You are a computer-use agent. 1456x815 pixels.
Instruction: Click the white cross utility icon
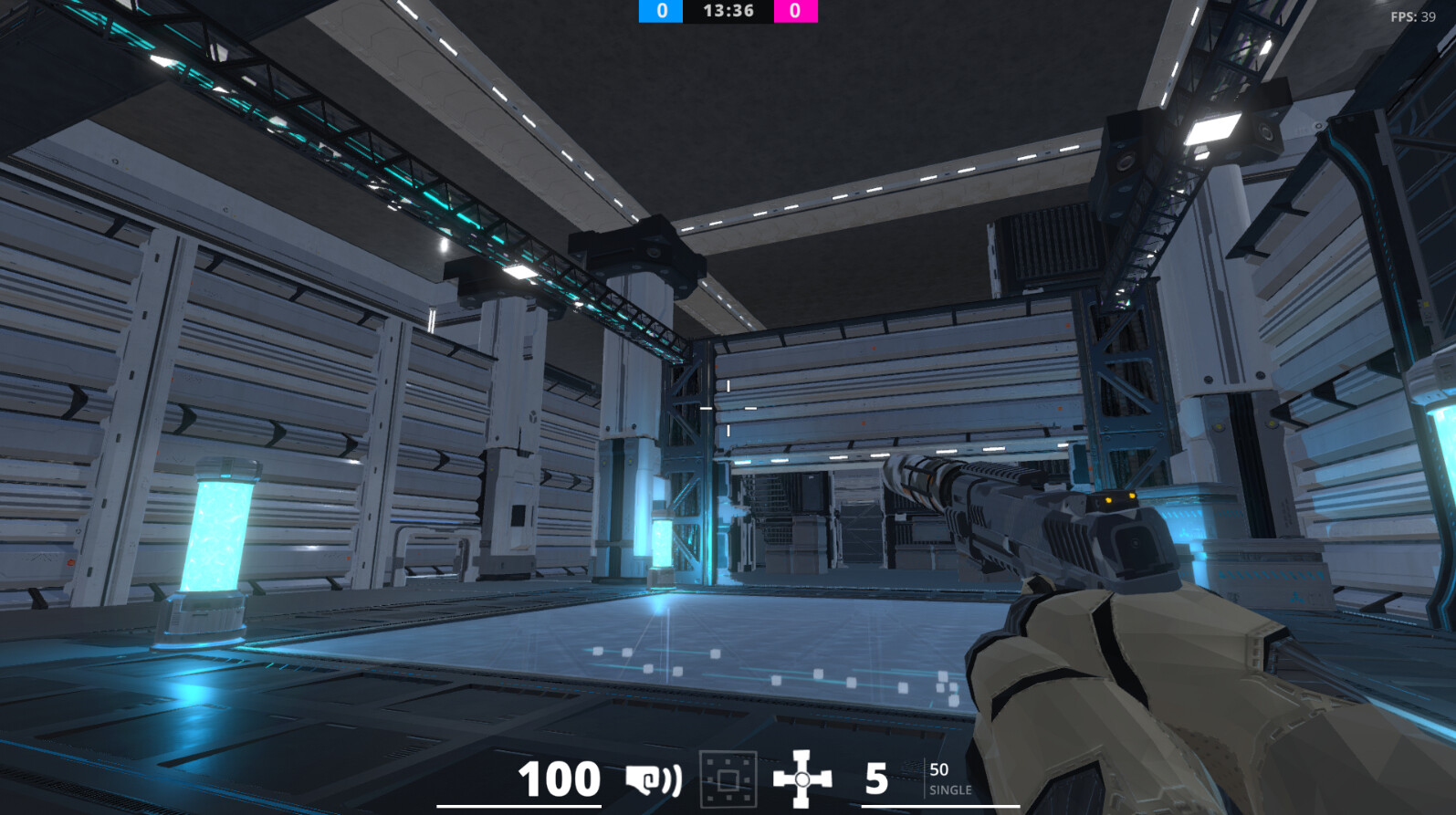(801, 780)
